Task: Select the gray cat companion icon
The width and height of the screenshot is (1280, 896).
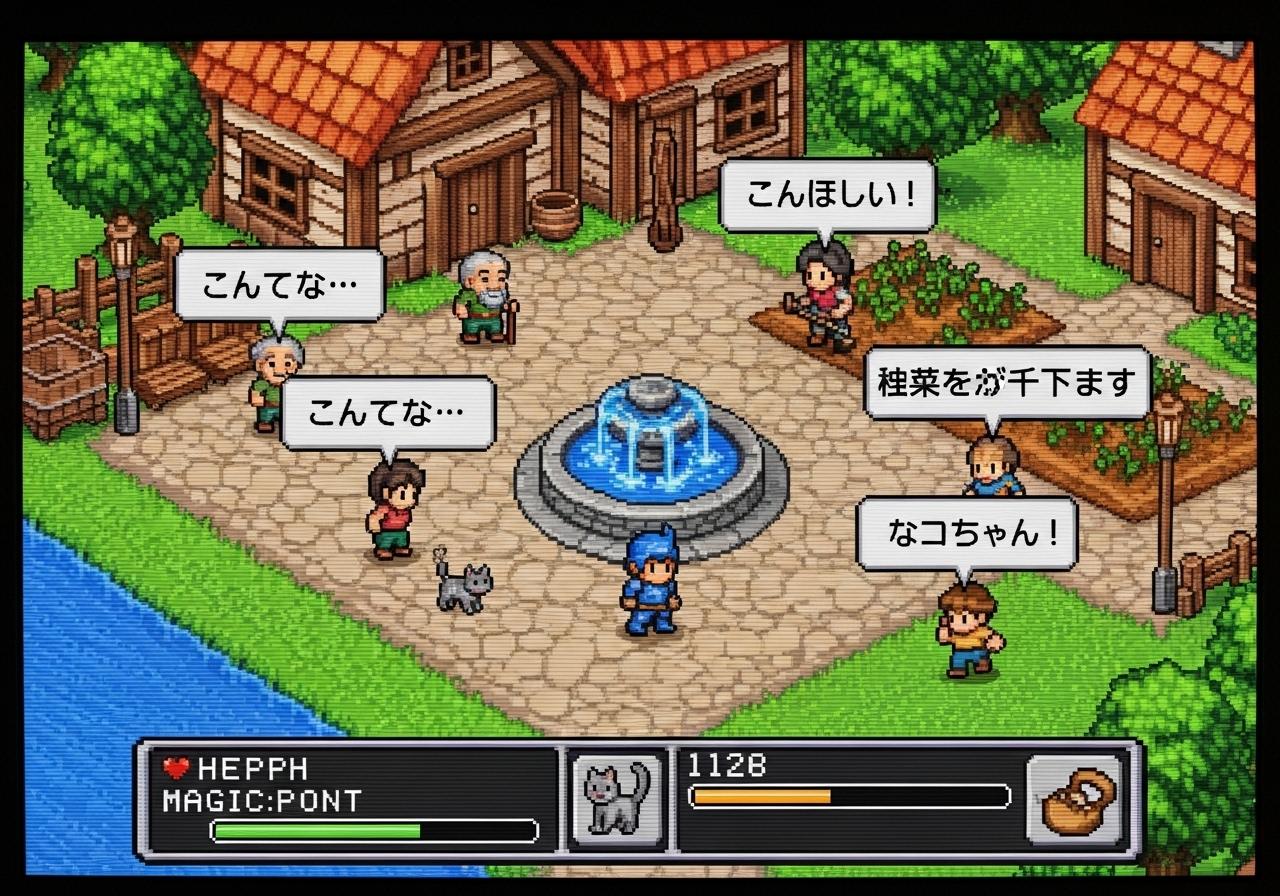Action: (x=617, y=800)
